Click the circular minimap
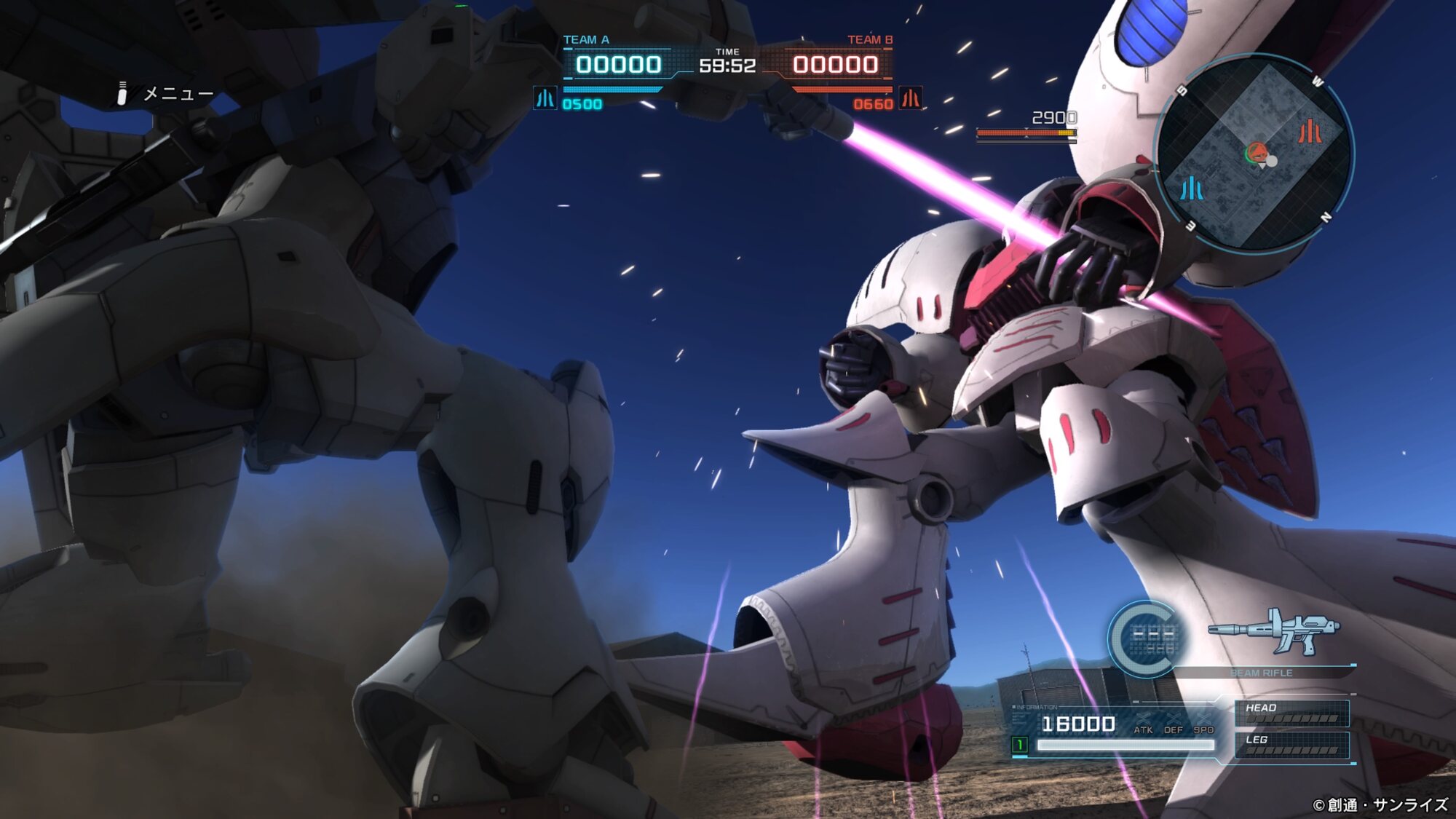This screenshot has width=1456, height=819. [1254, 154]
